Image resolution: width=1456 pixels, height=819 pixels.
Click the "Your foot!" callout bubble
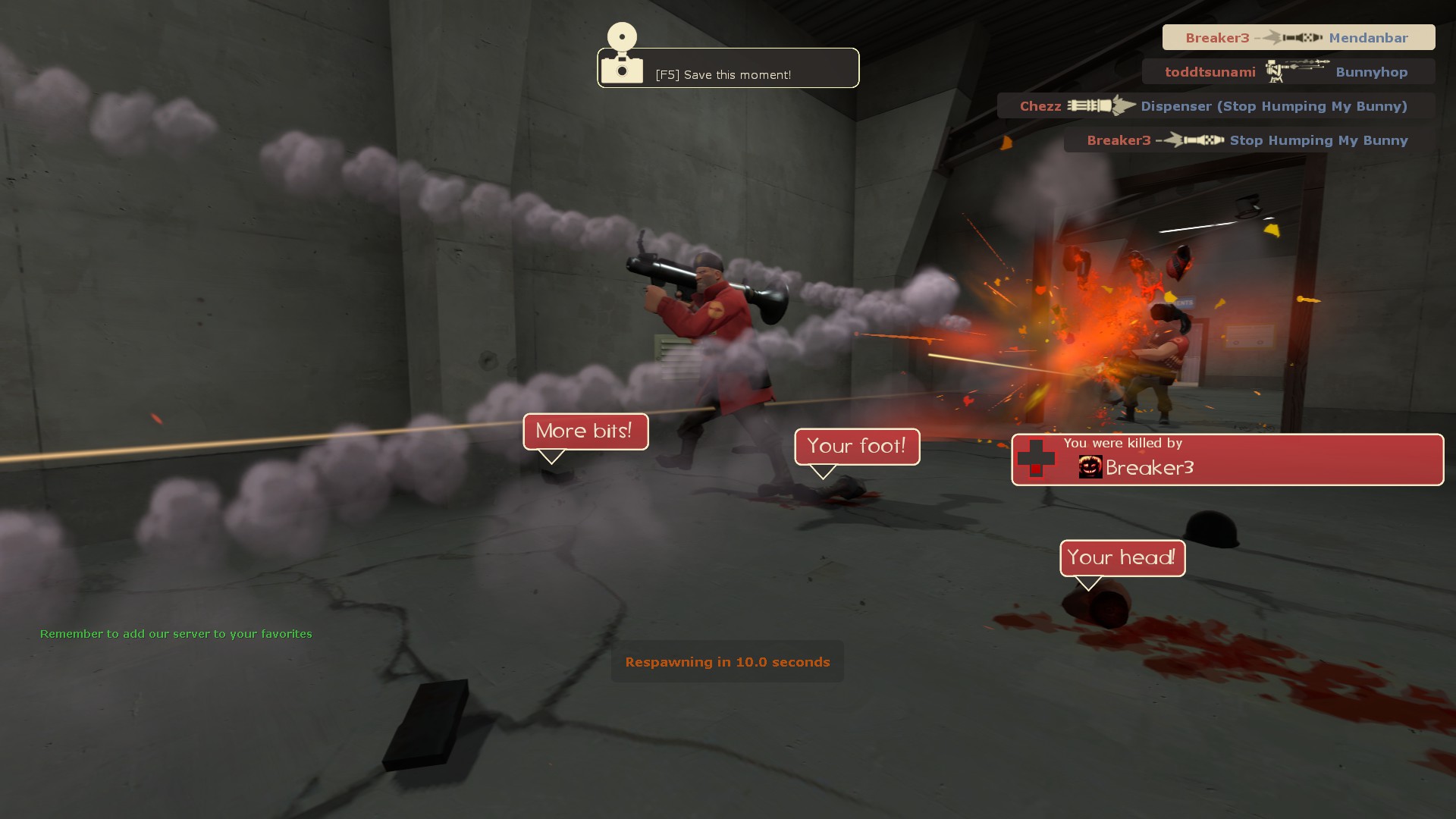point(856,446)
